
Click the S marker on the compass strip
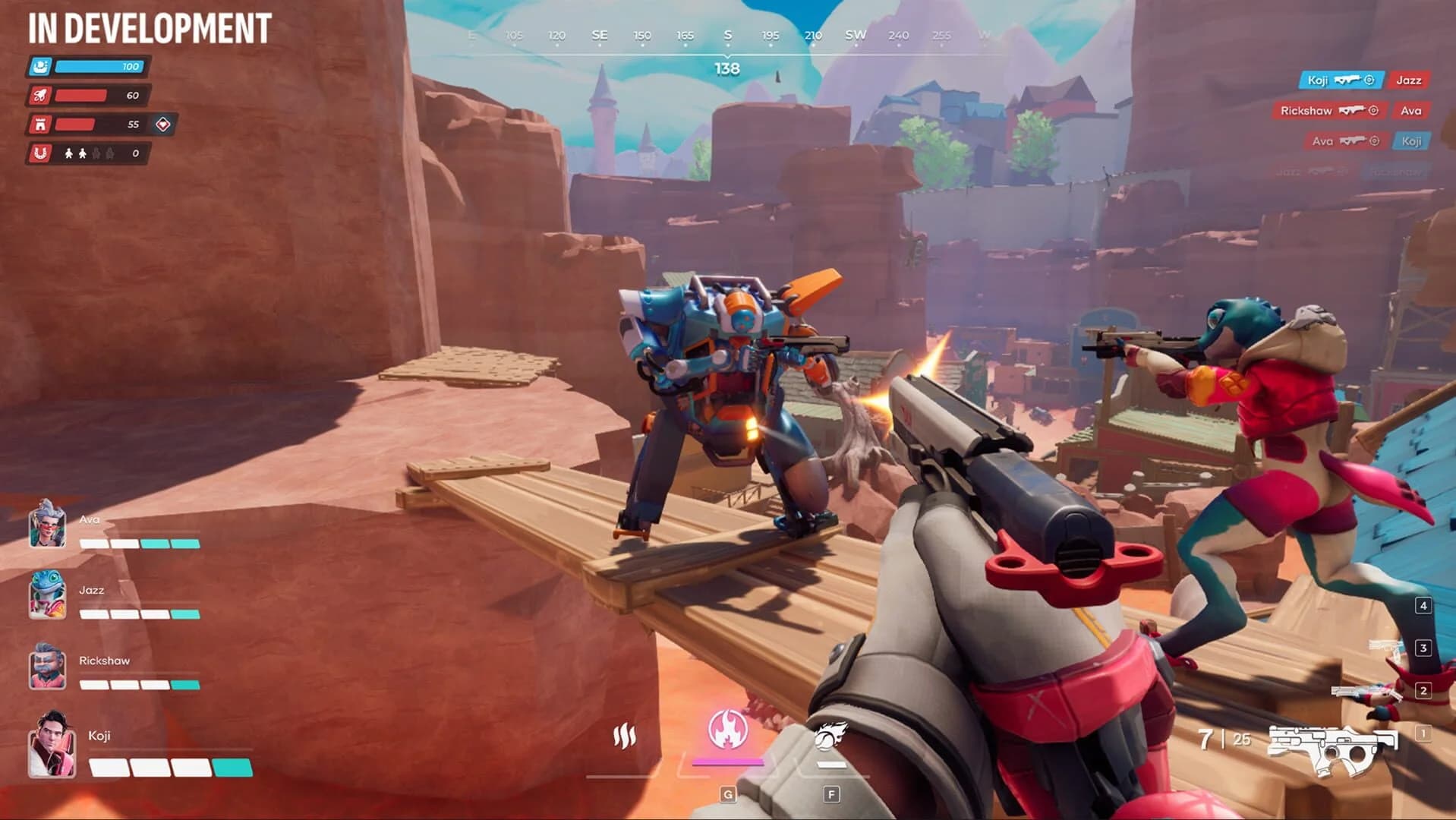click(726, 34)
